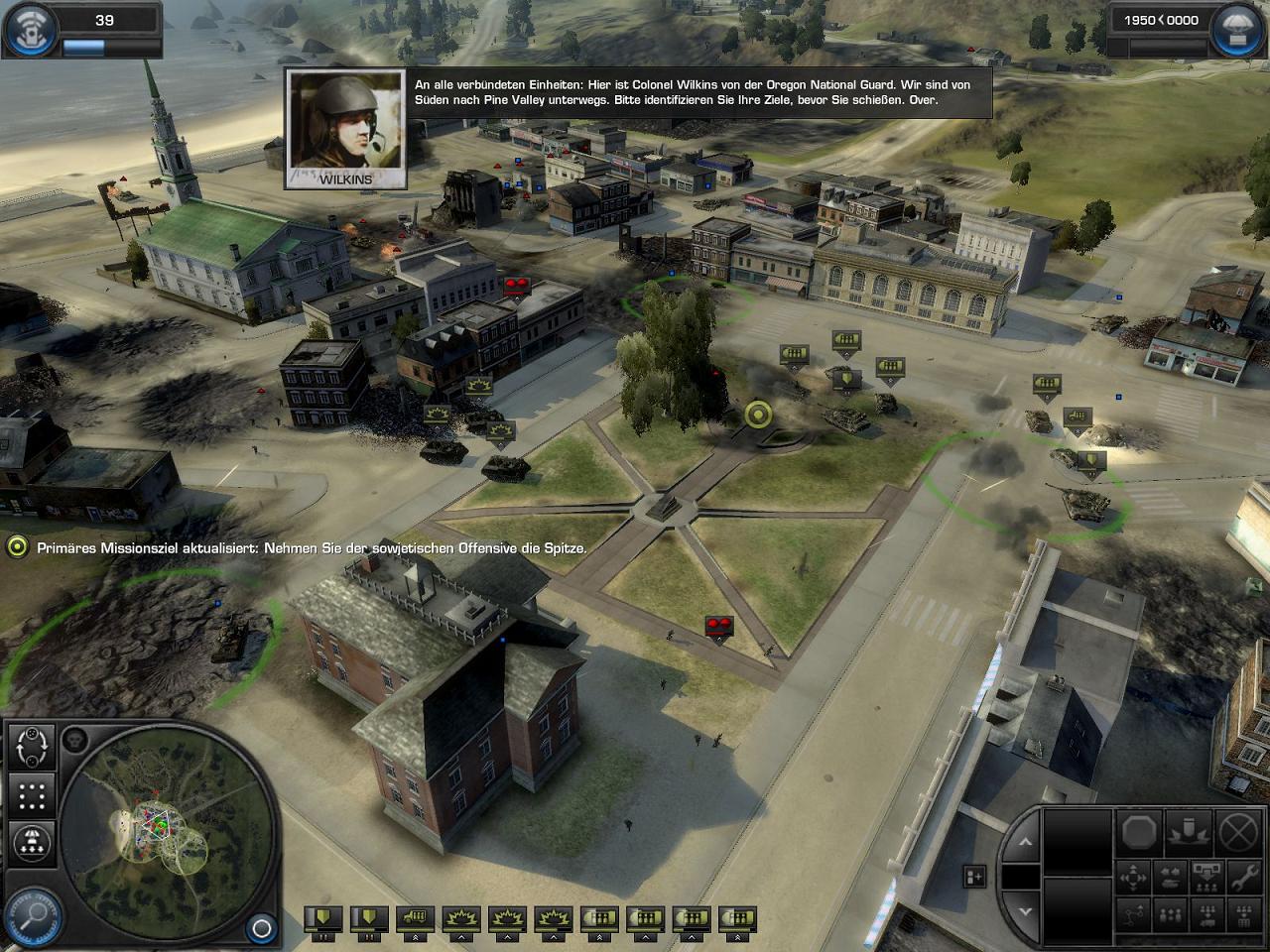1270x952 pixels.
Task: Choose the four-arrow move command
Action: [1134, 877]
